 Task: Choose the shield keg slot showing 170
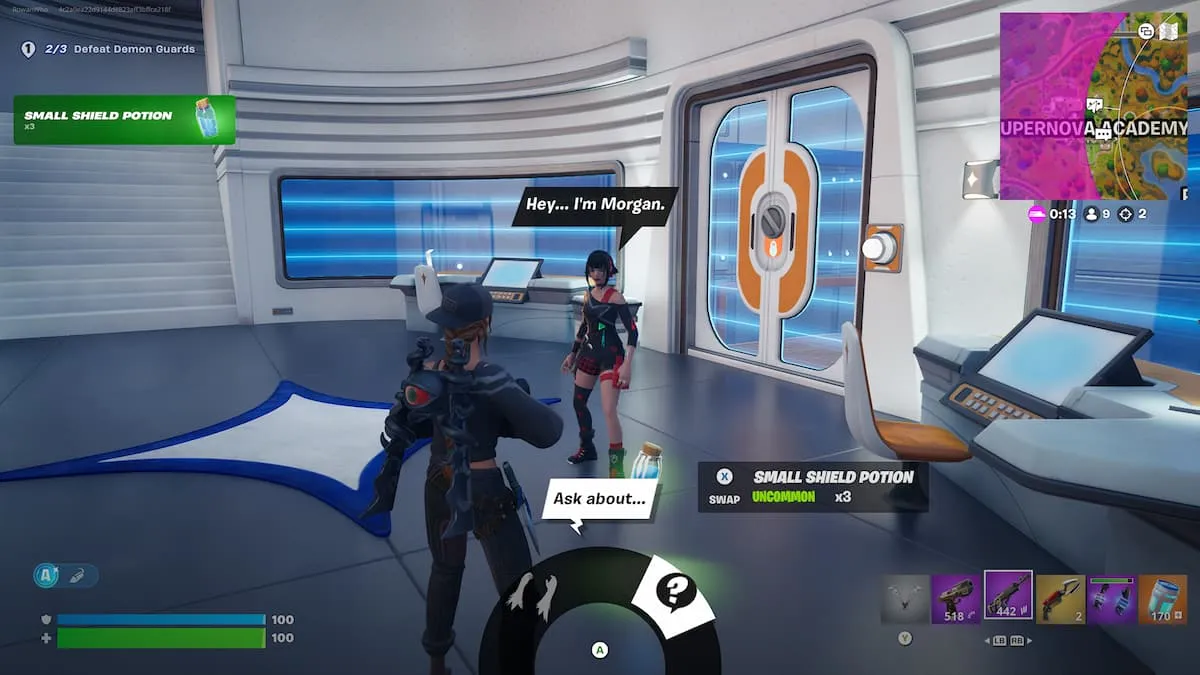(1162, 599)
